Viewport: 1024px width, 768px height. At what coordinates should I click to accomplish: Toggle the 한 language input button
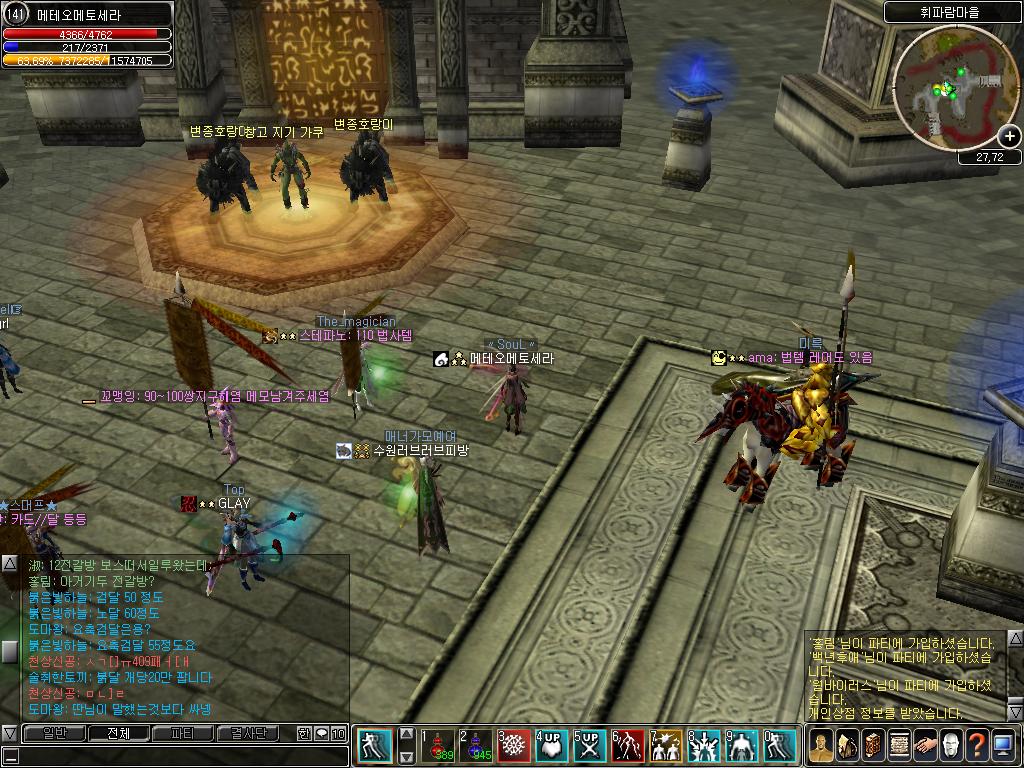(x=304, y=733)
